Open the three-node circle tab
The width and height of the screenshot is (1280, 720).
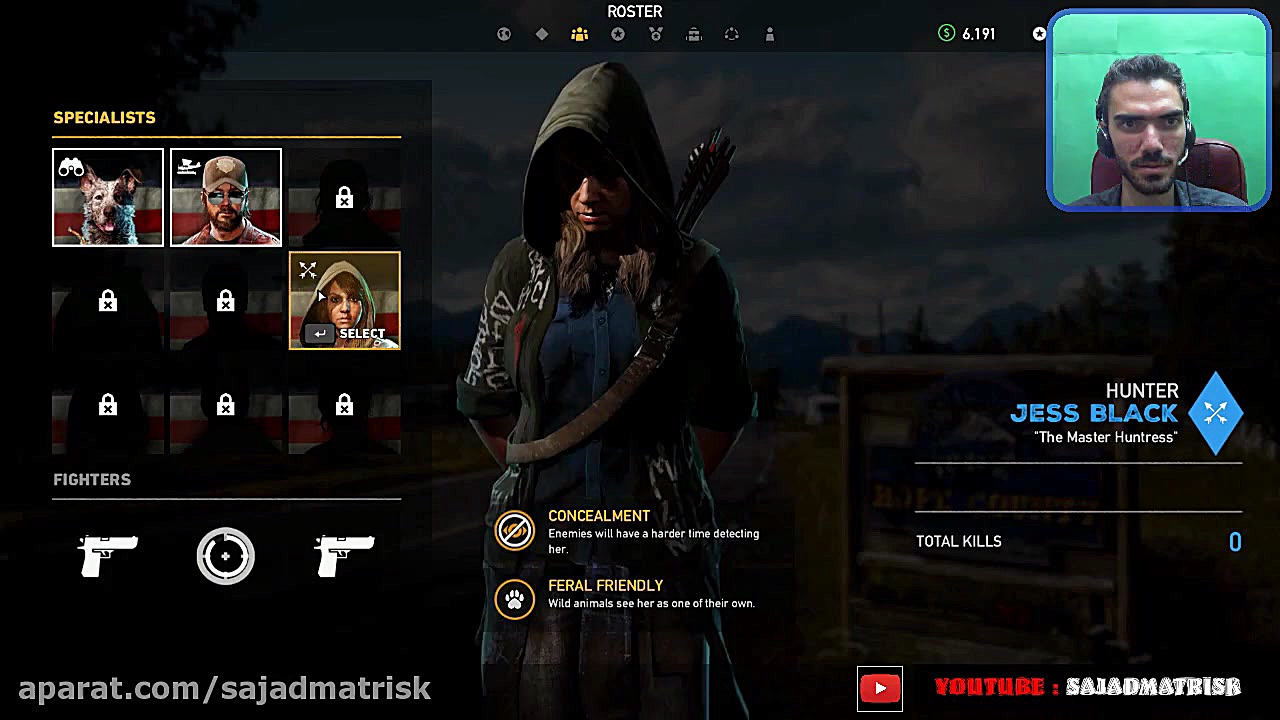click(732, 34)
